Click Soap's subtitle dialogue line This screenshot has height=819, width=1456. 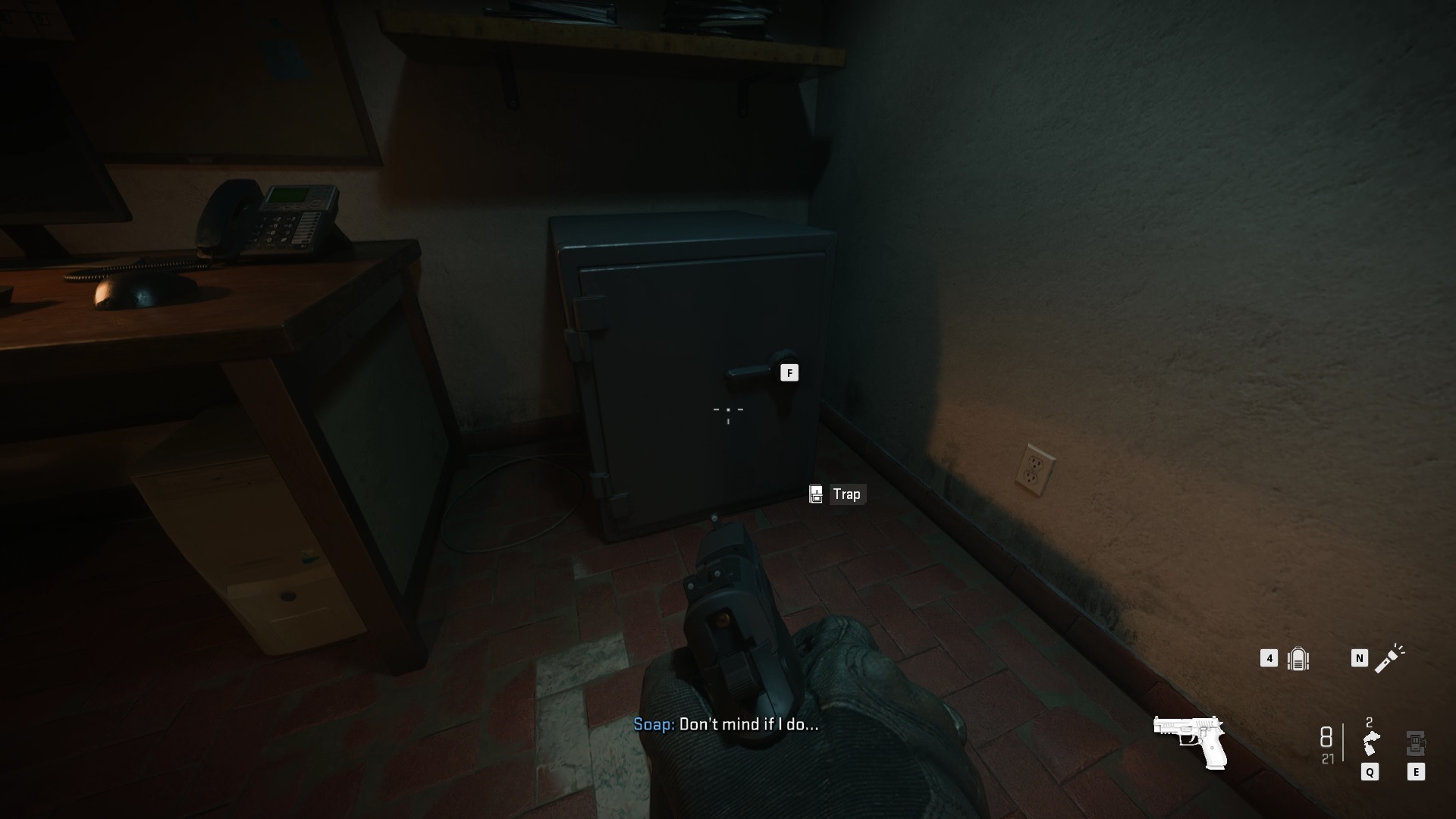(x=728, y=726)
